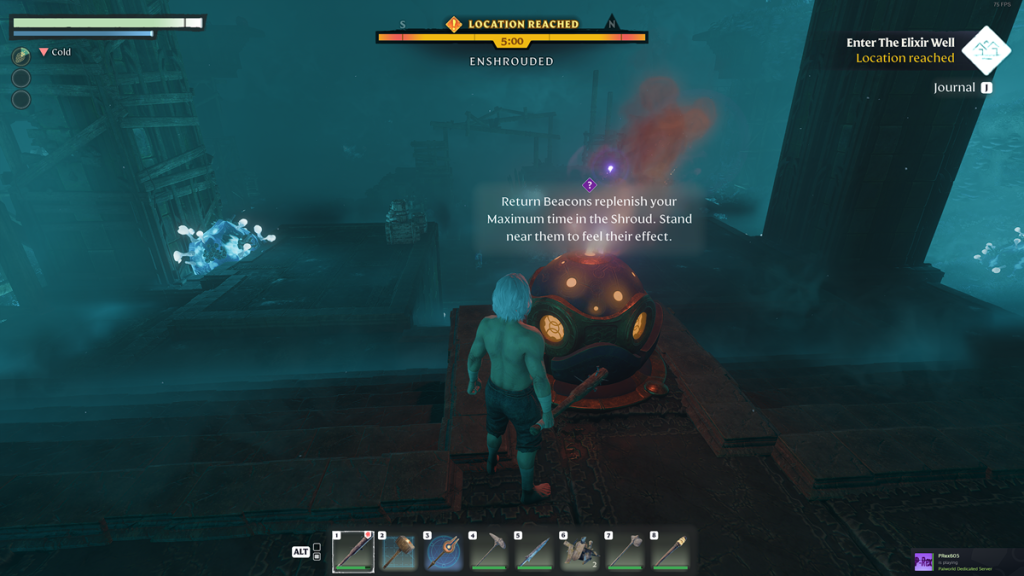Screen dimensions: 1024x576
Task: Select the torch in hotbar slot 1
Action: (x=353, y=551)
